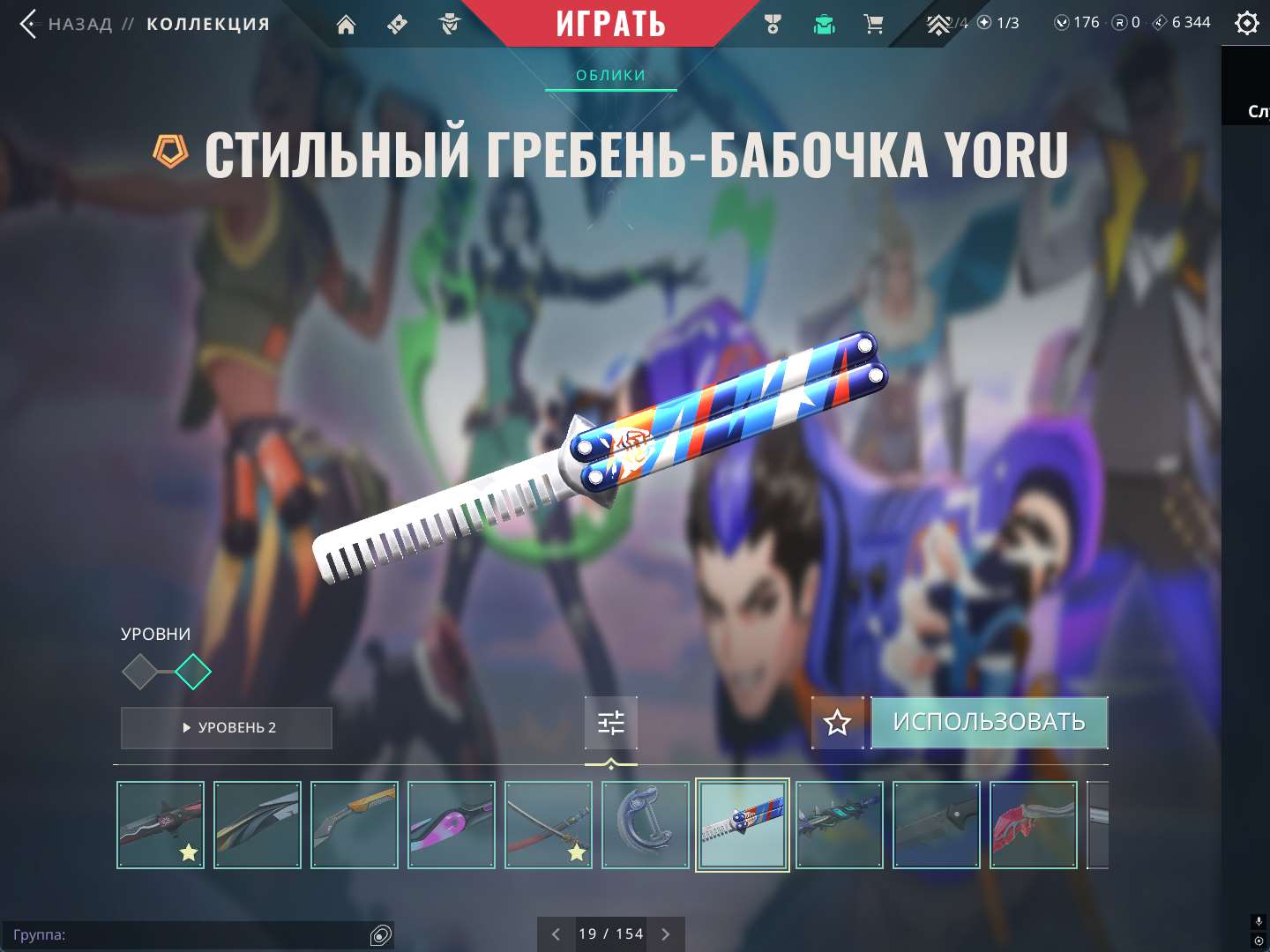This screenshot has width=1270, height=952.
Task: Click the Collection backpack icon
Action: [x=823, y=24]
